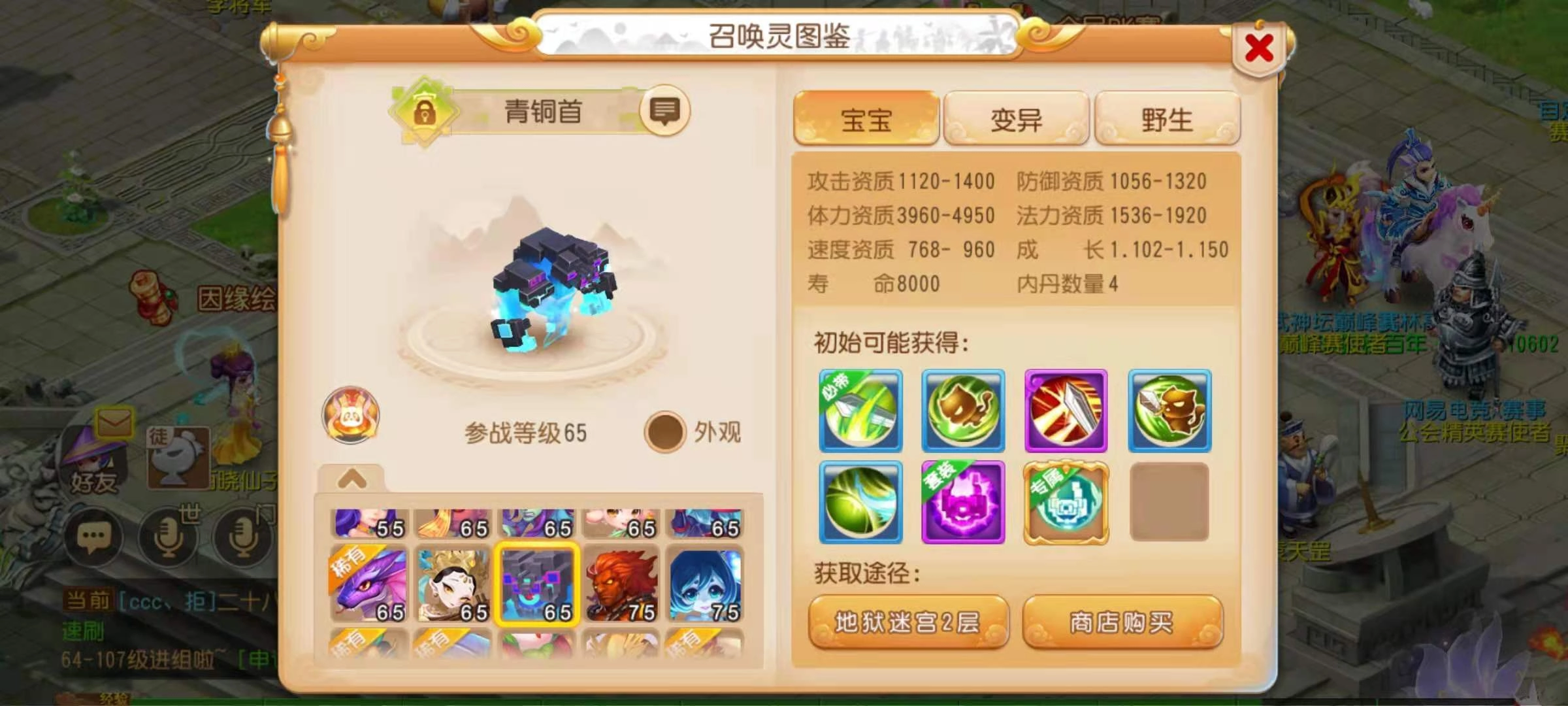The width and height of the screenshot is (1568, 706).
Task: Switch to the 野生 tab
Action: (x=1168, y=118)
